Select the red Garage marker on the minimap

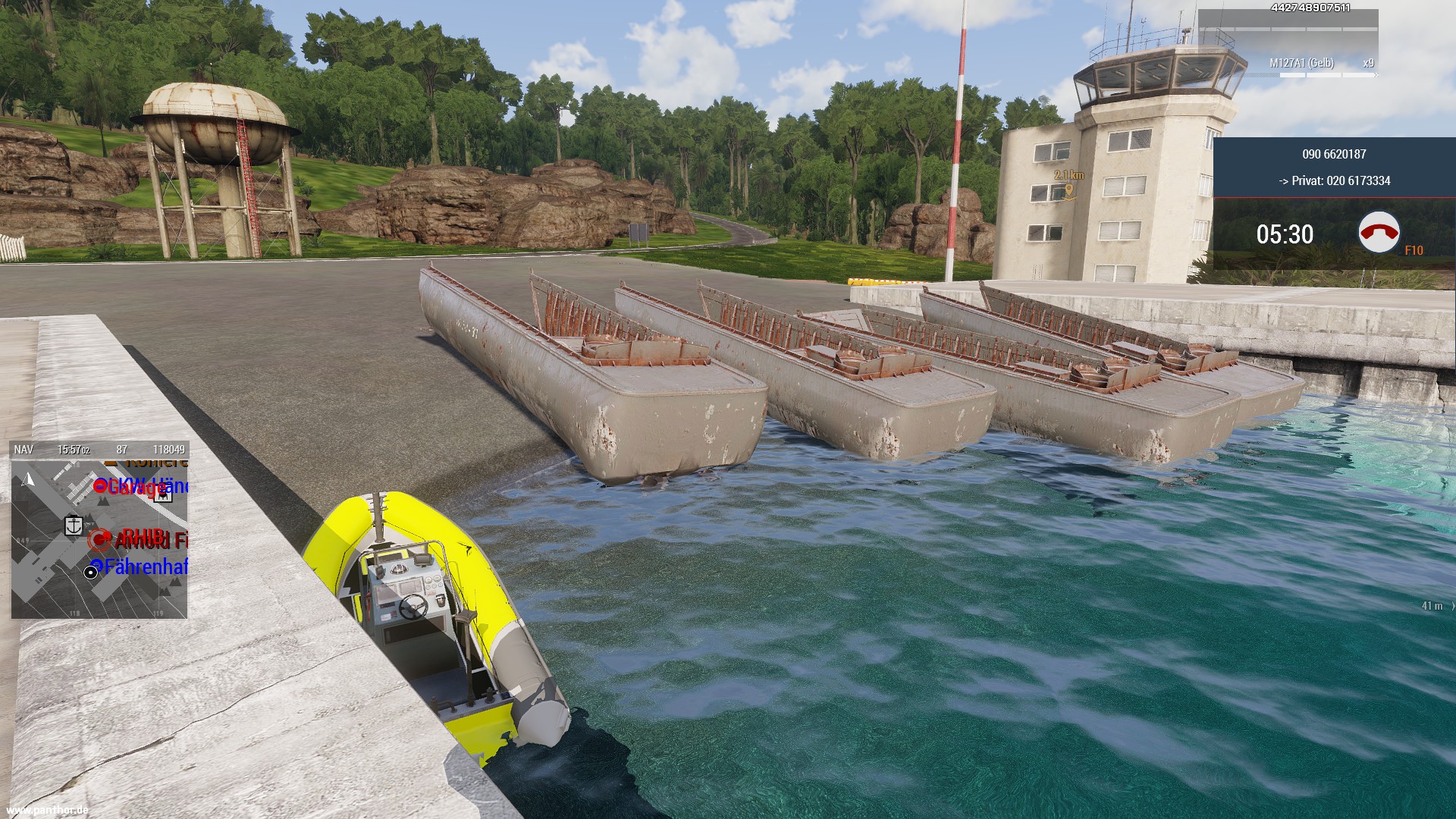pyautogui.click(x=100, y=486)
